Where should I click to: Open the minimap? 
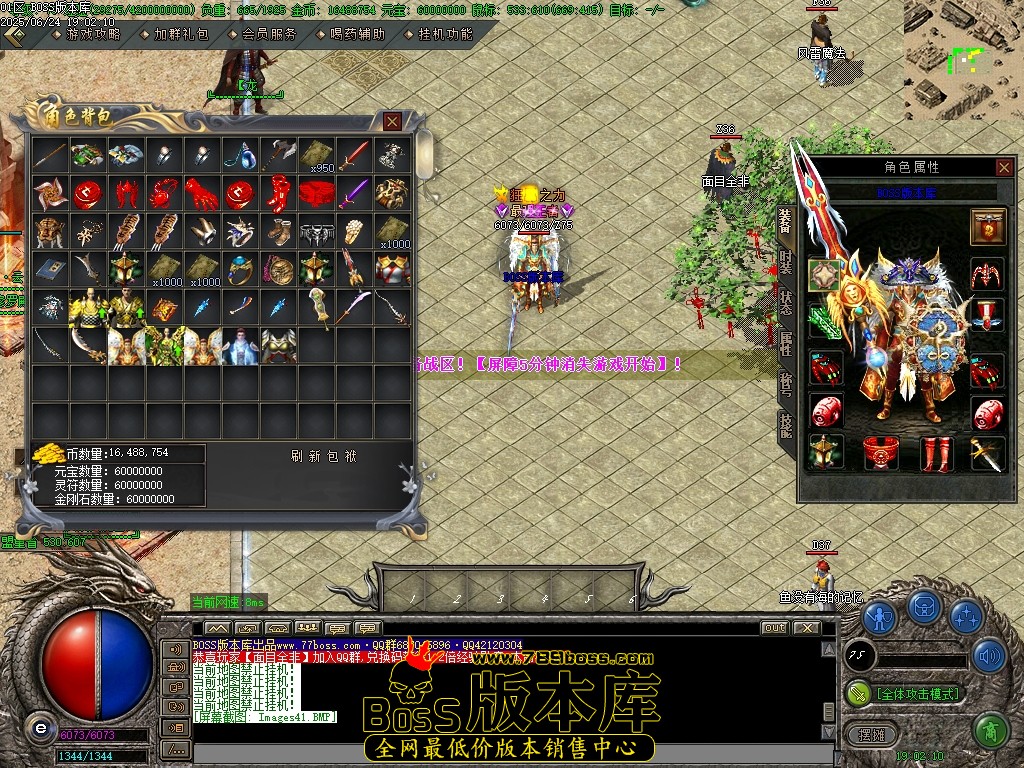(x=963, y=58)
